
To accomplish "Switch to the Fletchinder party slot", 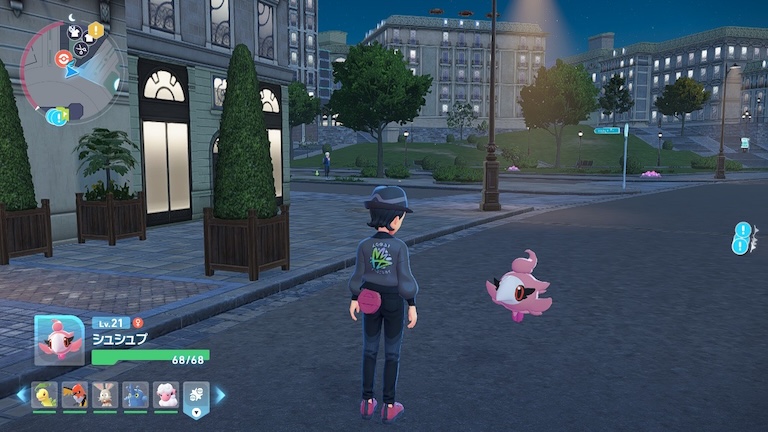I will tap(74, 395).
